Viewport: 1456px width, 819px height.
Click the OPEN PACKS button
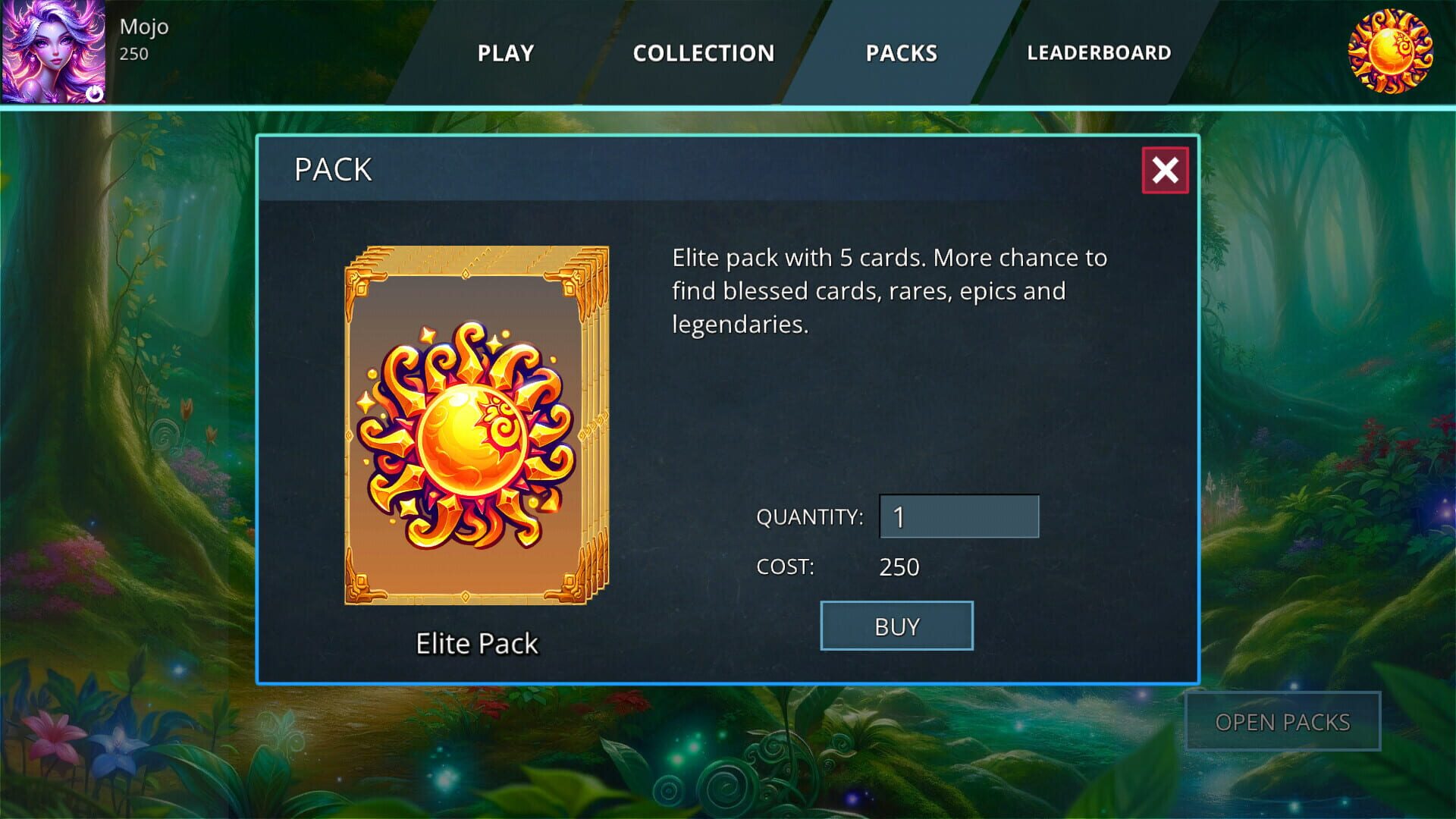tap(1282, 721)
